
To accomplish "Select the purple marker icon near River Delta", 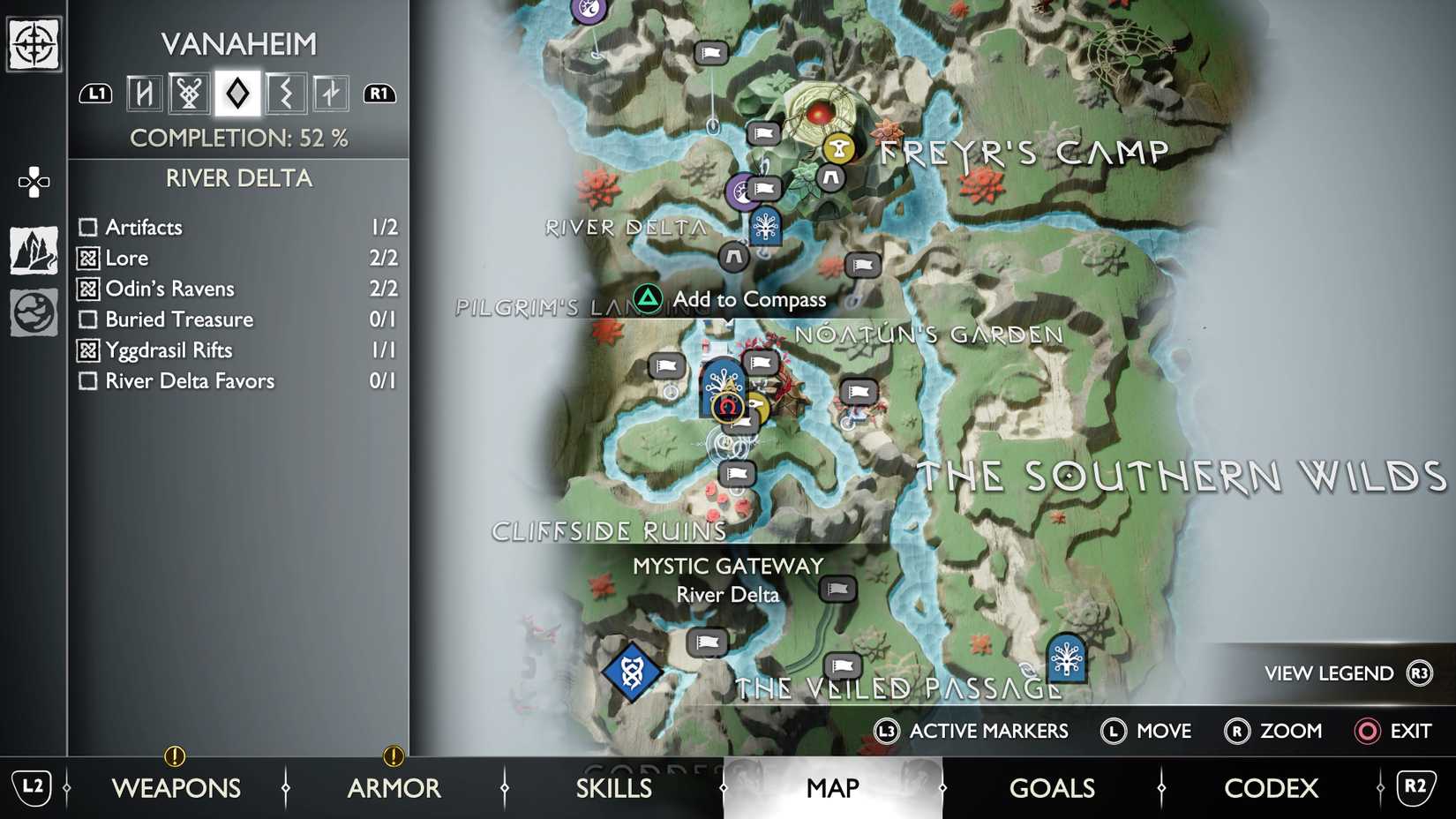I will pyautogui.click(x=740, y=192).
